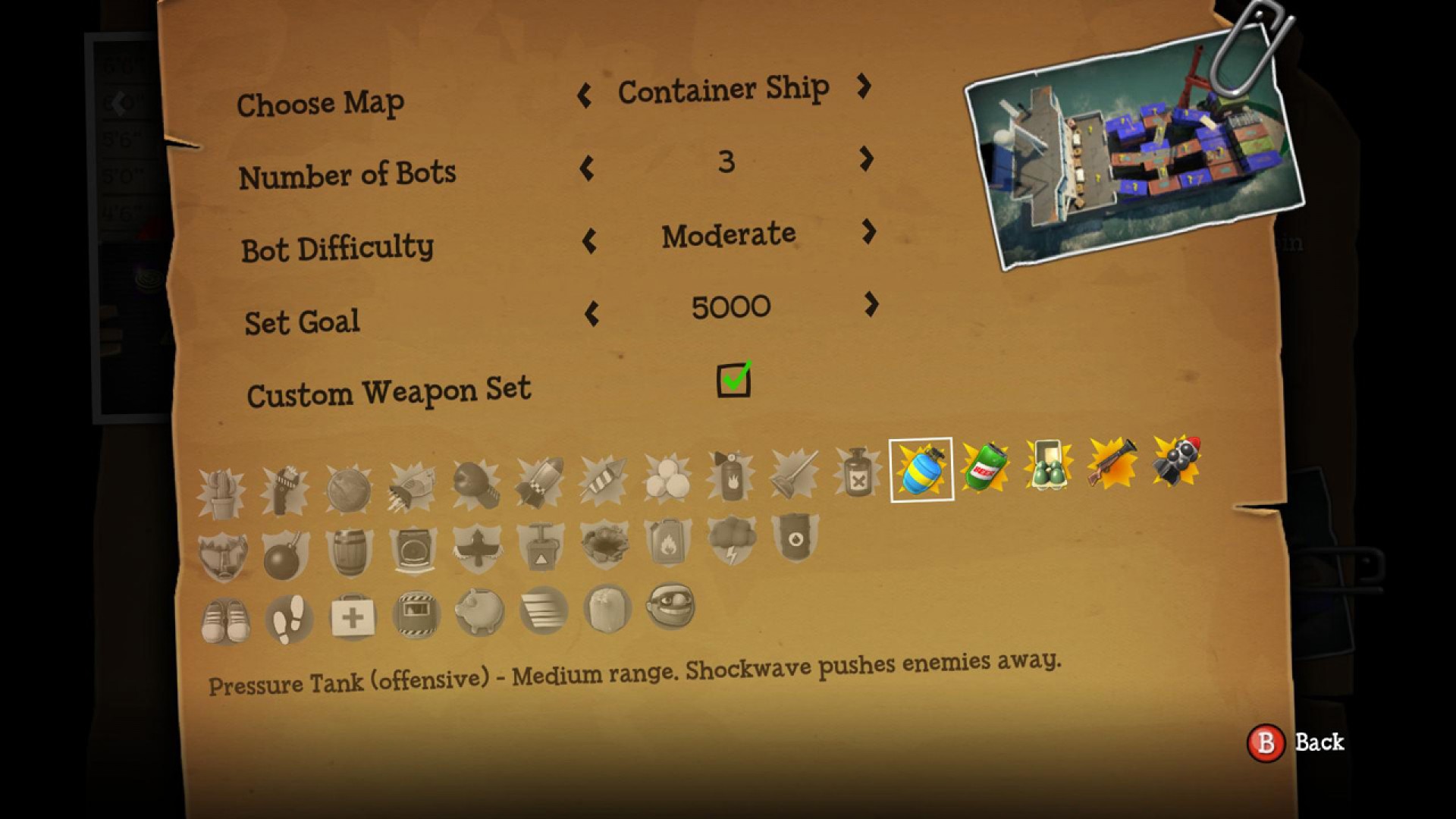
Task: Decrease the Number of Bots value
Action: [588, 168]
